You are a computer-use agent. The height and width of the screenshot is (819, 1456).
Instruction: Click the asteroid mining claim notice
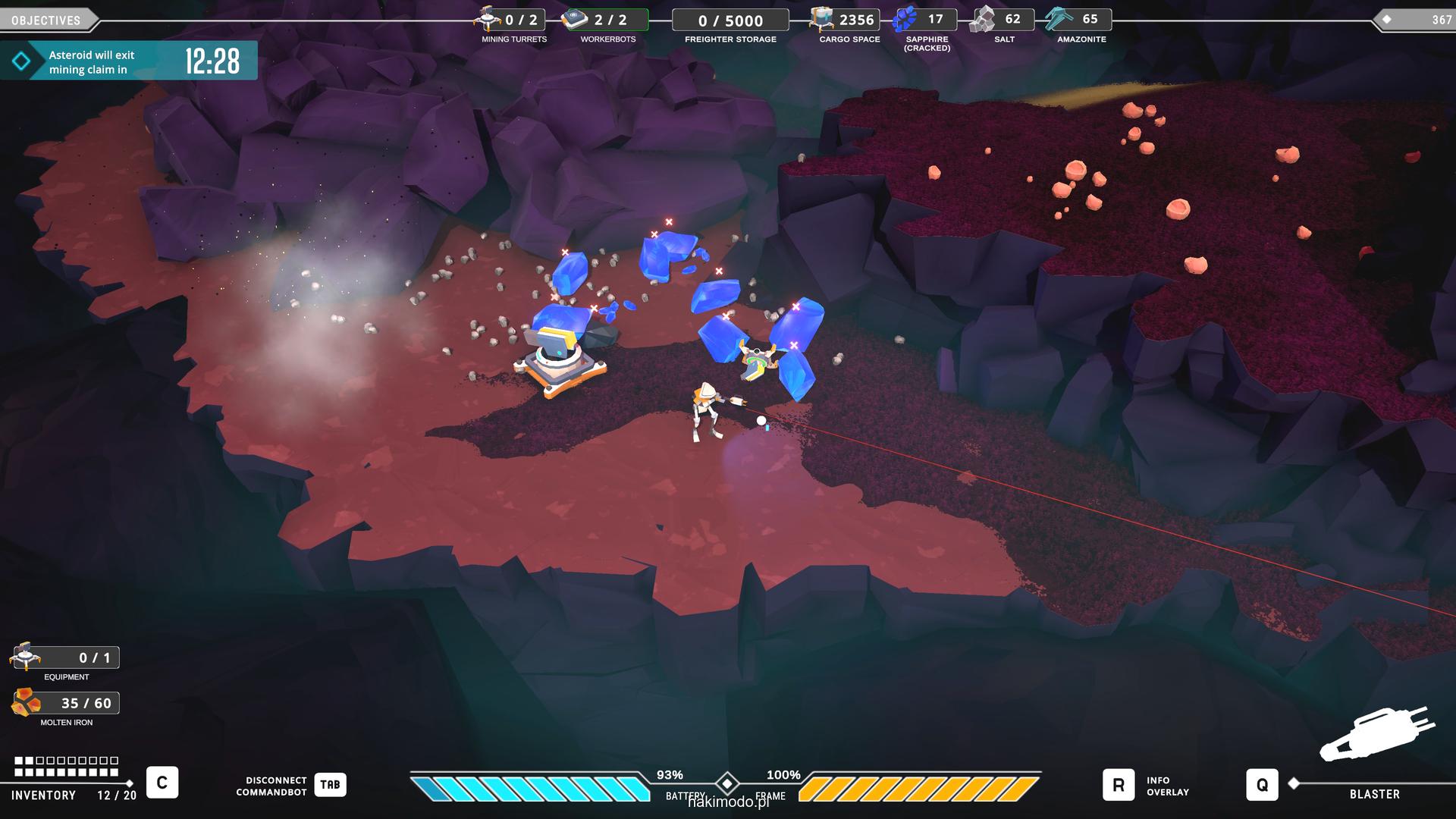pyautogui.click(x=129, y=61)
